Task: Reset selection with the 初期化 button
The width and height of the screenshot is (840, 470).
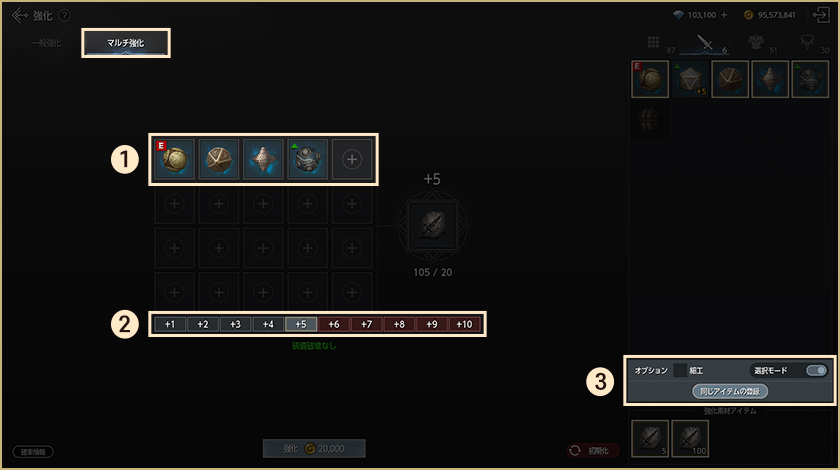Action: point(593,451)
